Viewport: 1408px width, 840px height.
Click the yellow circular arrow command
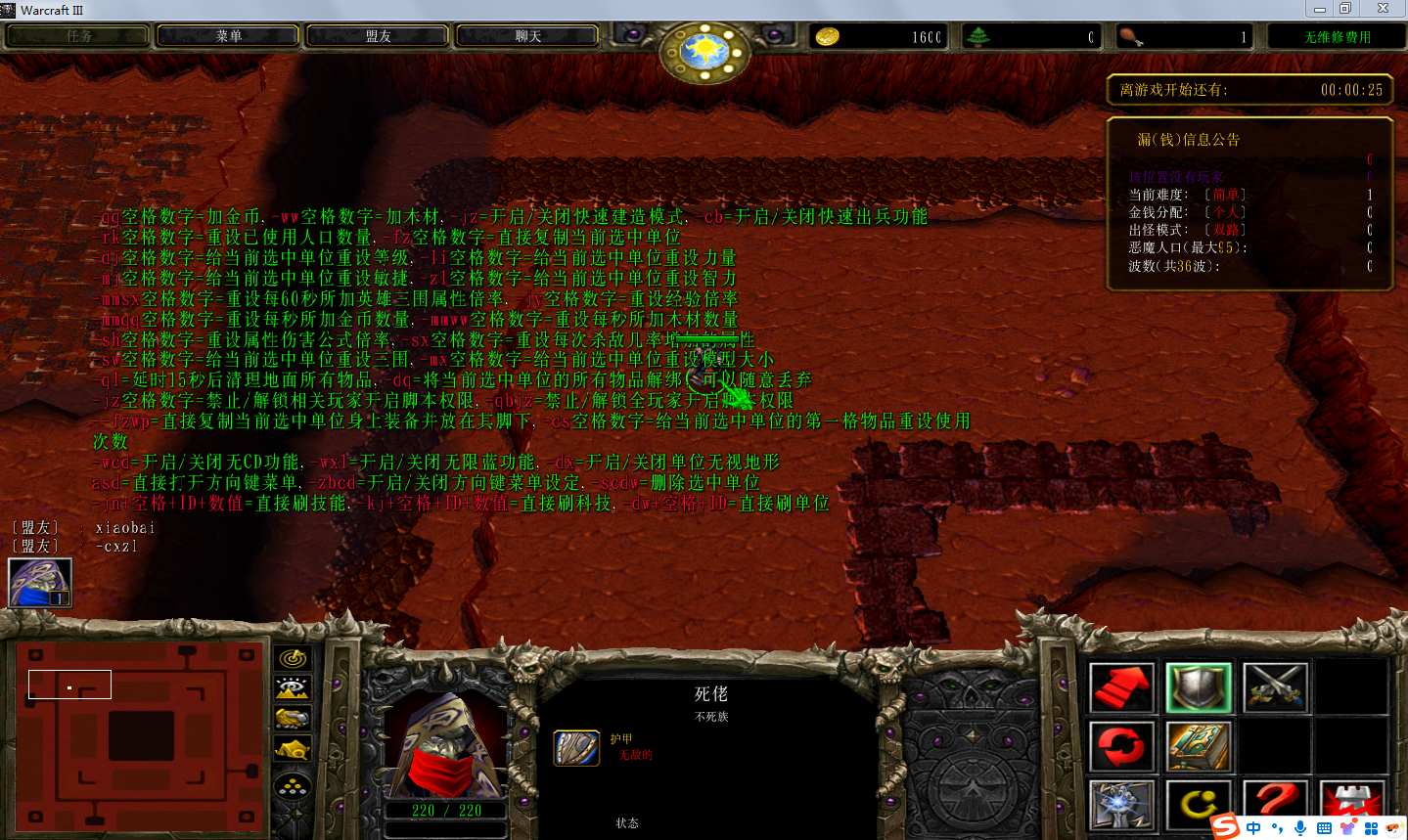pyautogui.click(x=1199, y=806)
